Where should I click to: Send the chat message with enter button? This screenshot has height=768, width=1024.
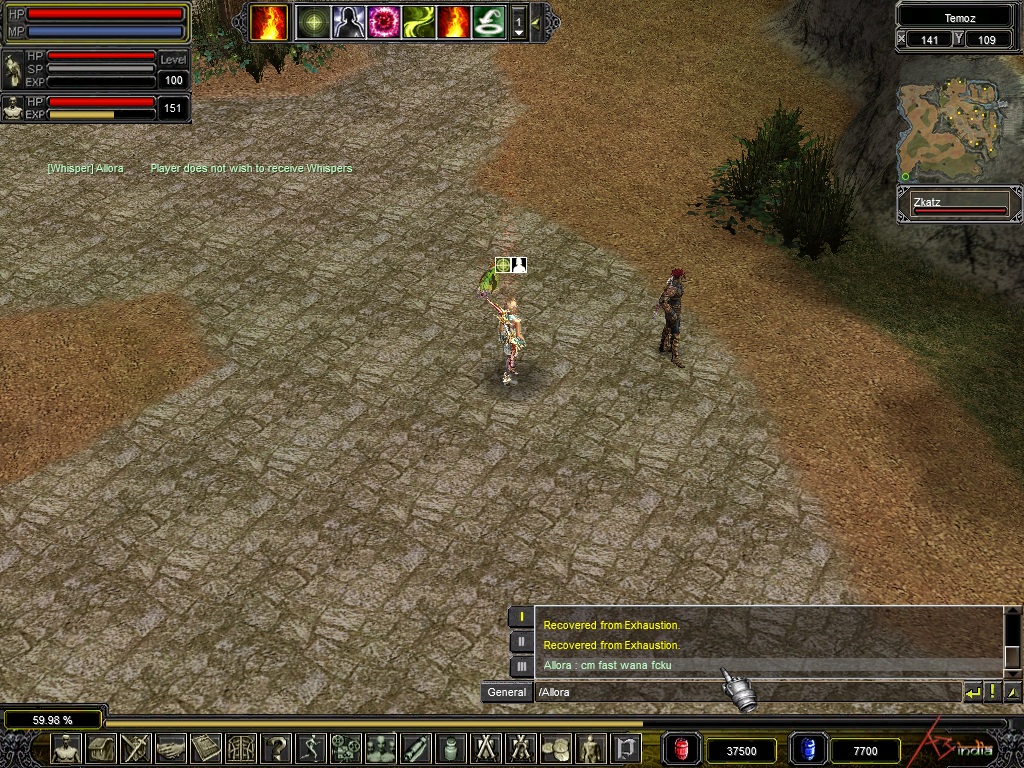[972, 692]
